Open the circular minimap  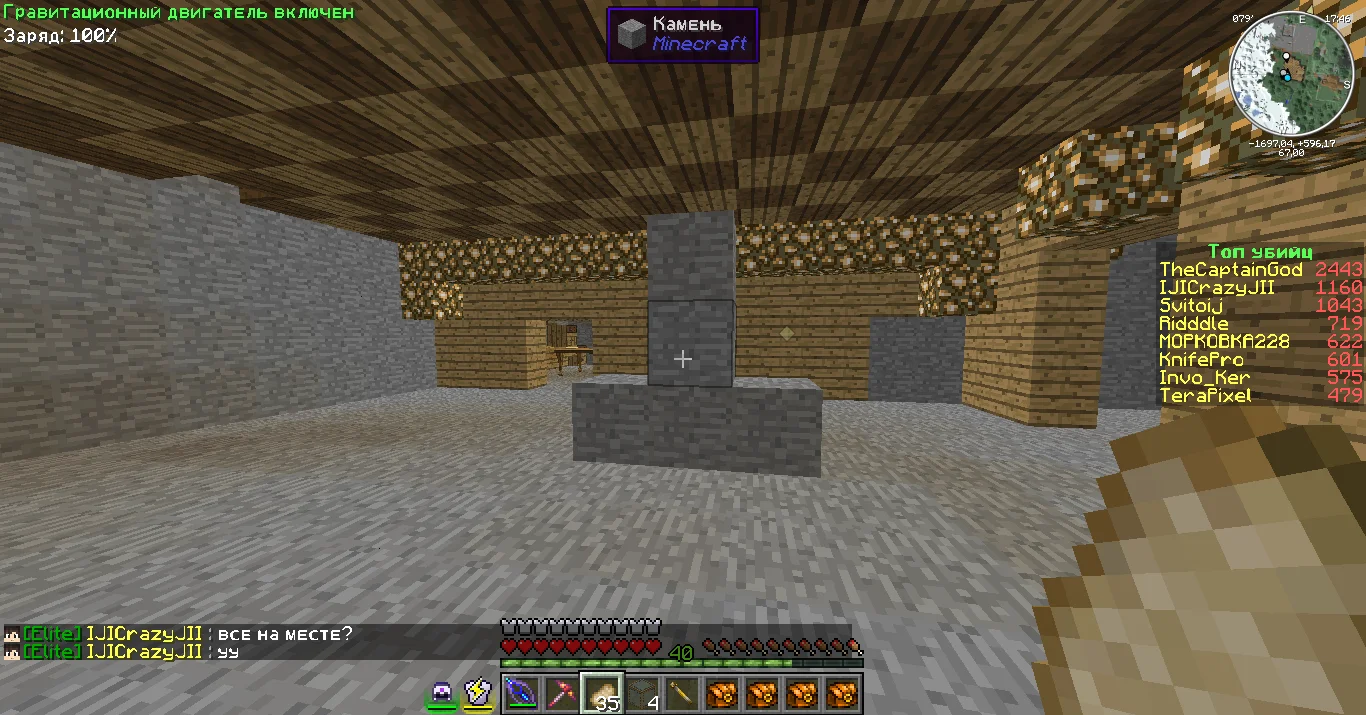point(1291,76)
